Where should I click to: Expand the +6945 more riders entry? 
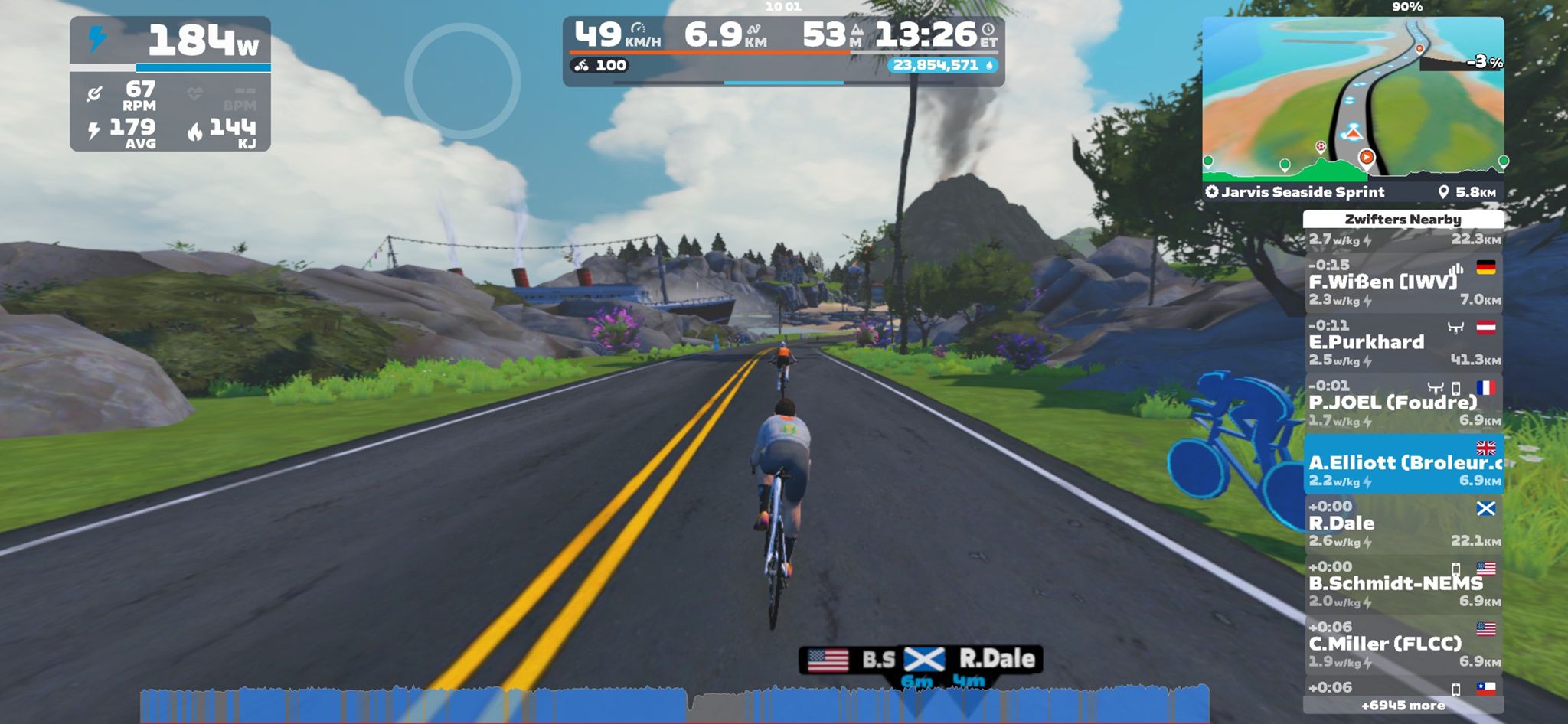1403,706
